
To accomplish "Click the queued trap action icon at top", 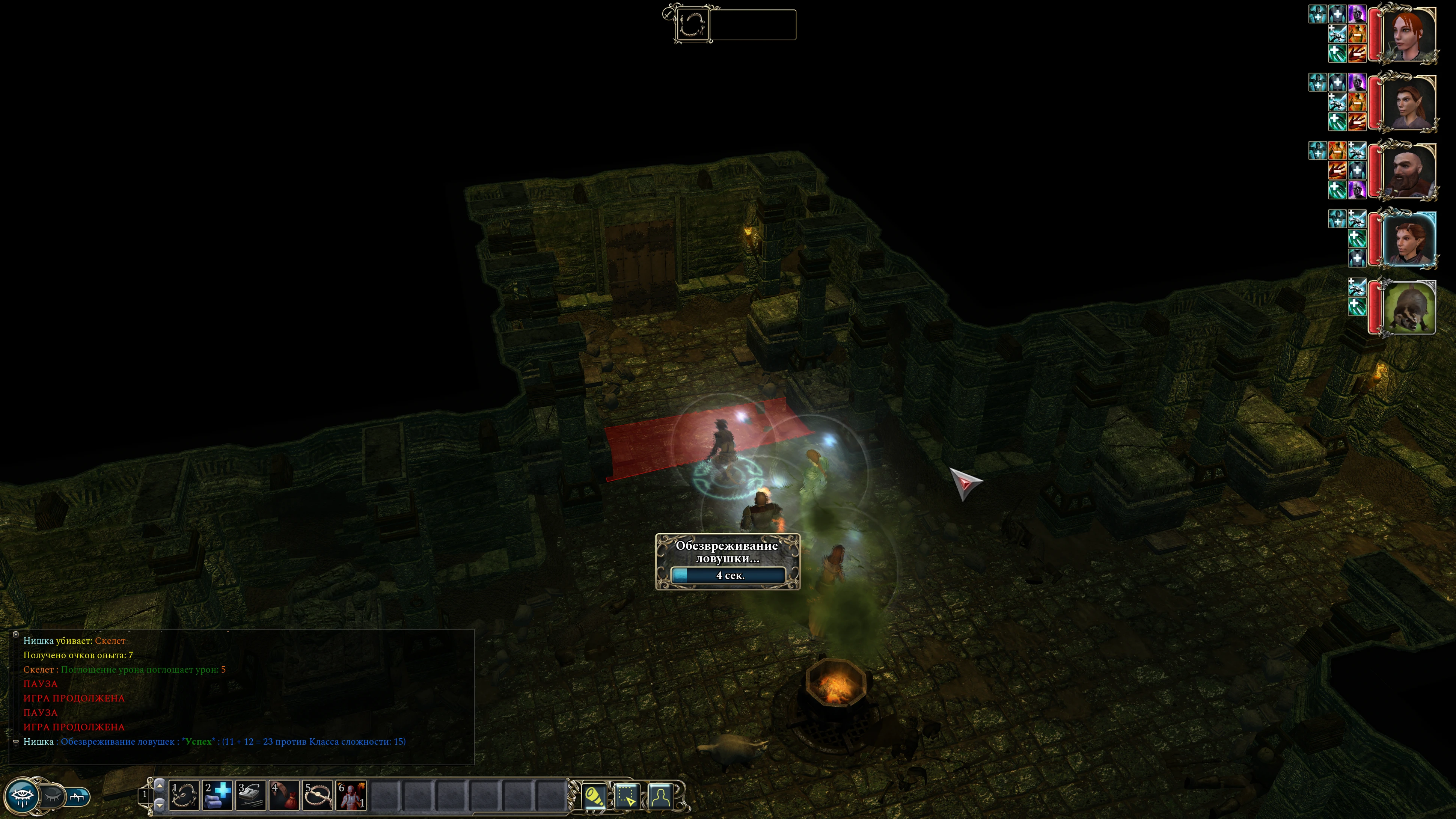I will (x=692, y=24).
